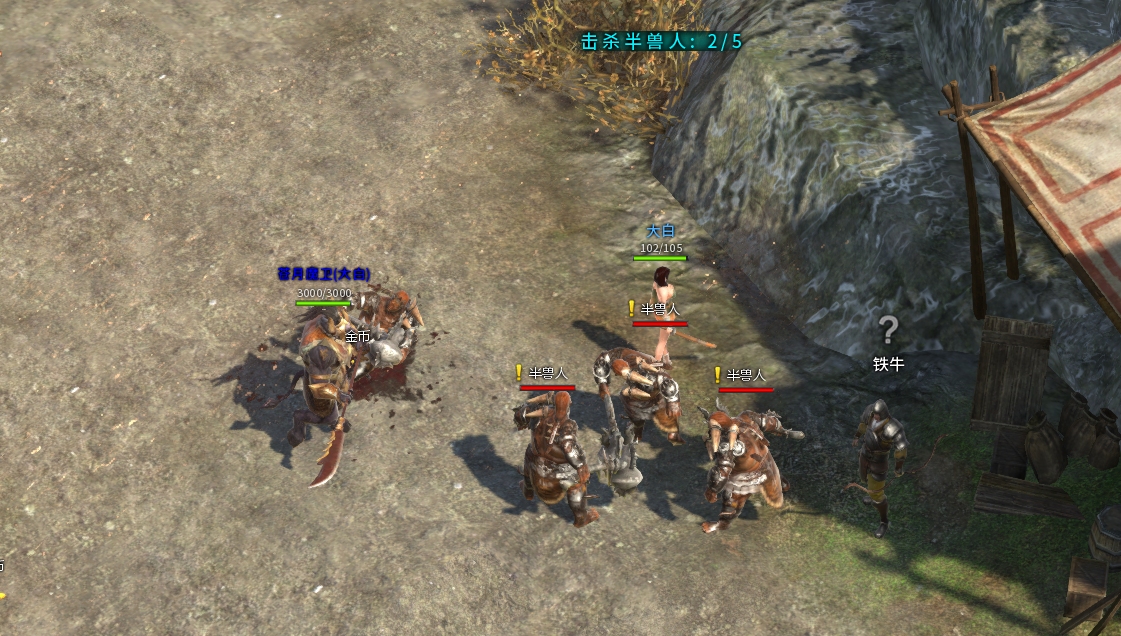Click the 击杀半兽人 quest objective tracker

click(662, 41)
